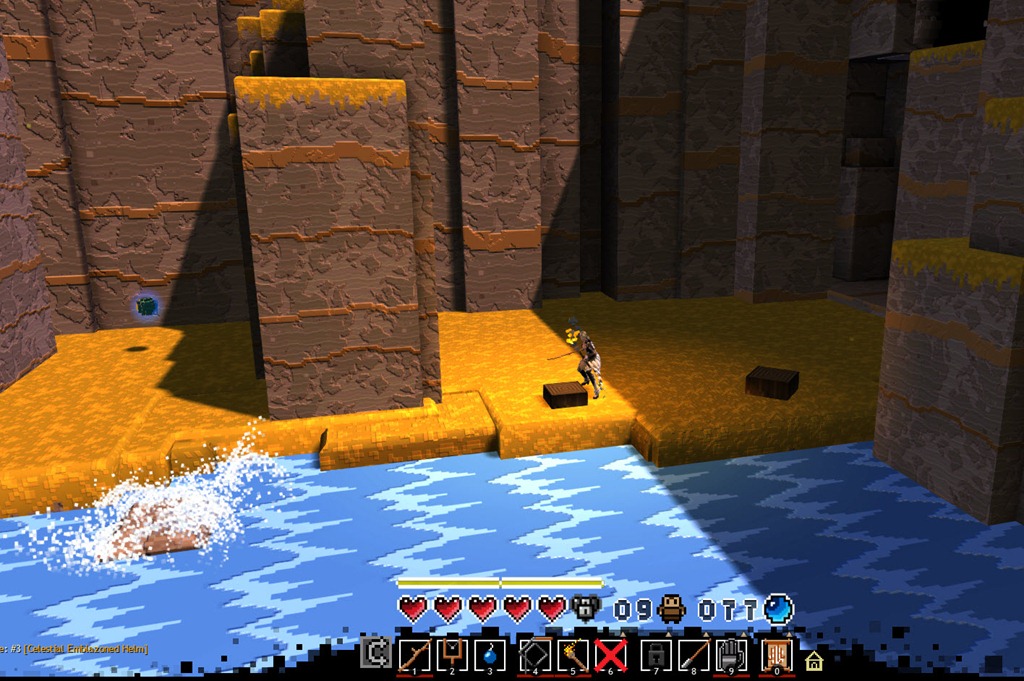Click the red X hotbar slot 6

click(x=611, y=655)
